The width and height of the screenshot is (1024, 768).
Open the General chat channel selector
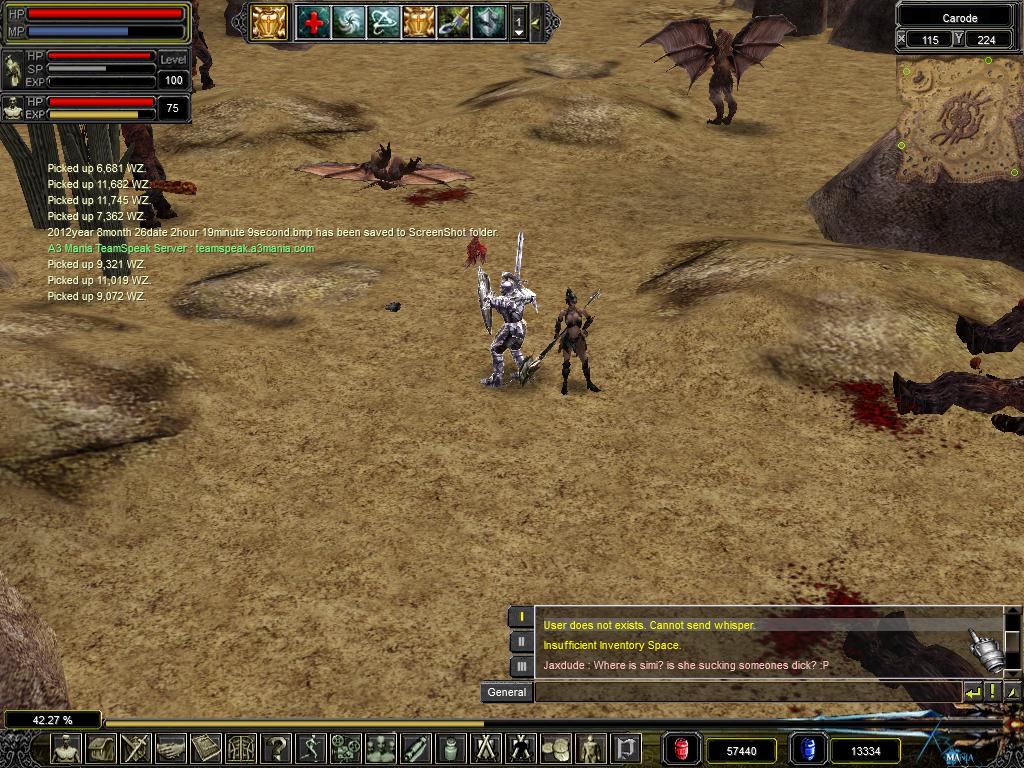tap(506, 692)
